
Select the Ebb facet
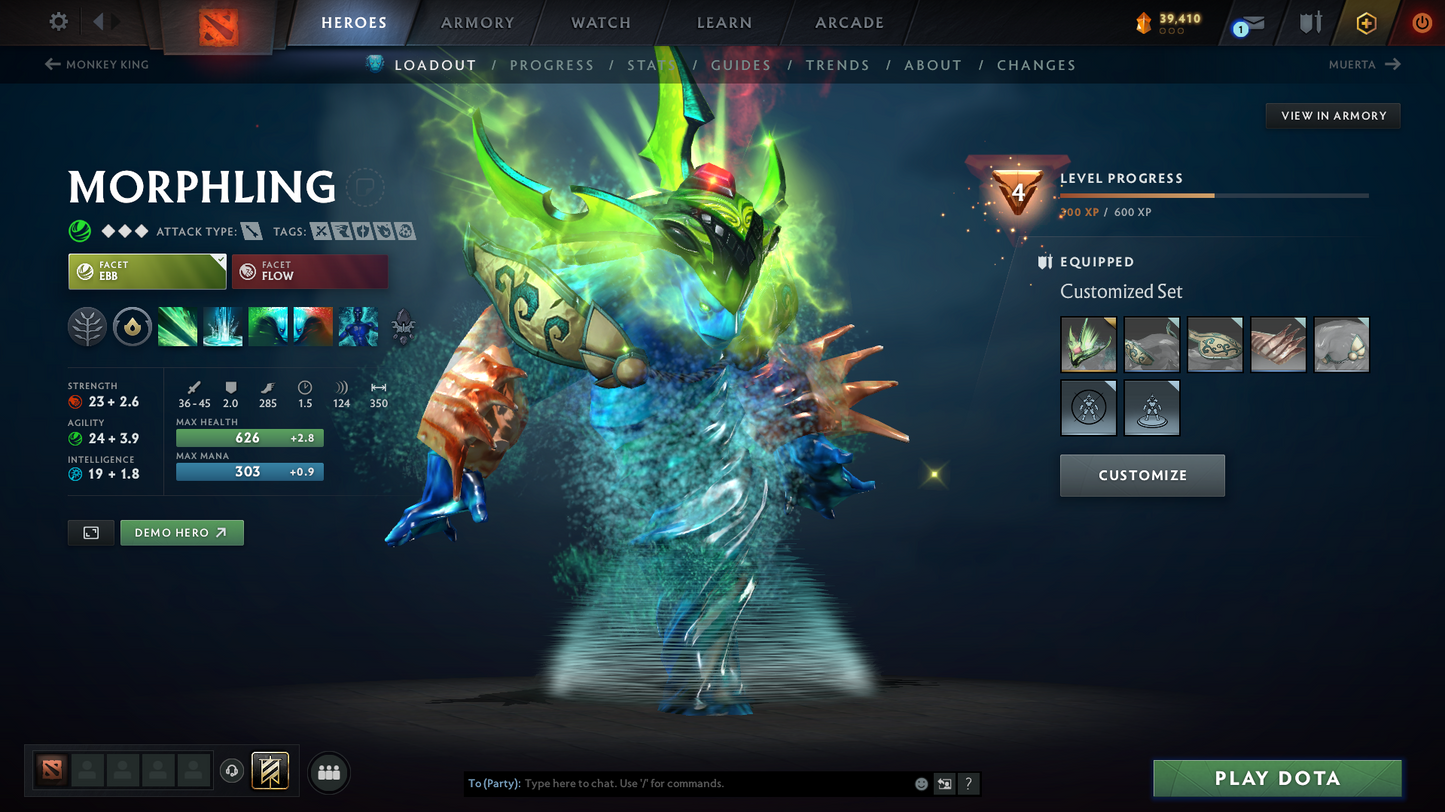click(147, 271)
